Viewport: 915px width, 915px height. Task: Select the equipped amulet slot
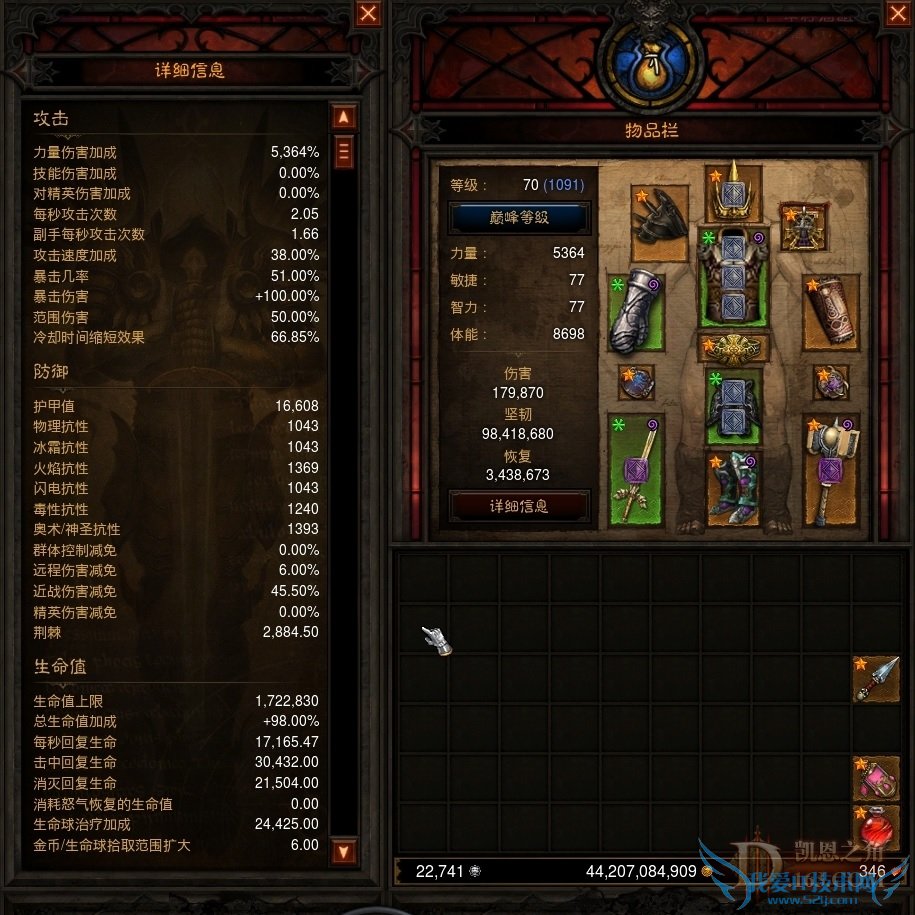(803, 227)
